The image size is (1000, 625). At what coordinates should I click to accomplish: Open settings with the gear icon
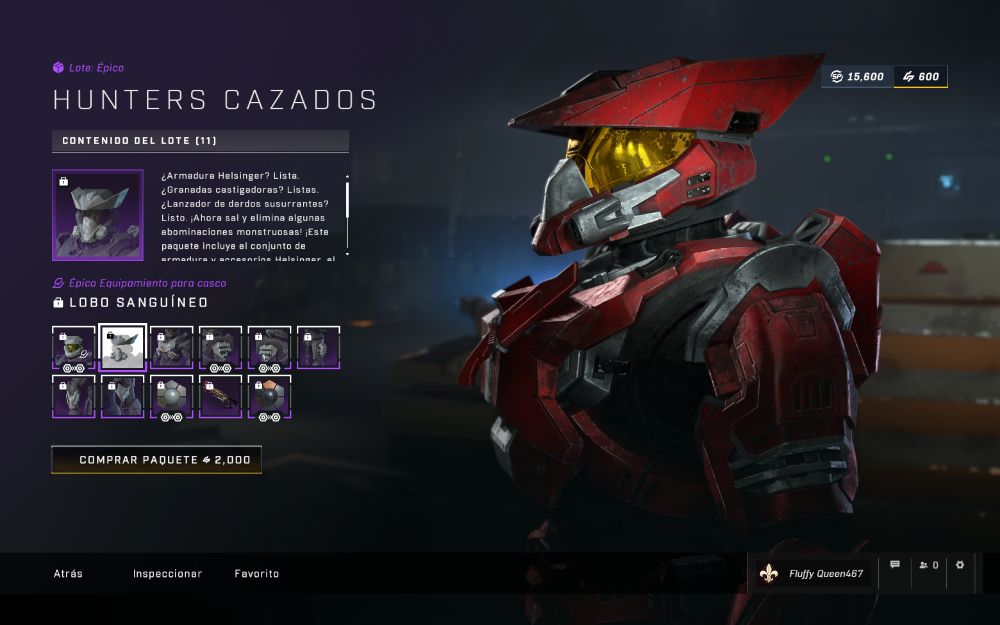pyautogui.click(x=960, y=565)
